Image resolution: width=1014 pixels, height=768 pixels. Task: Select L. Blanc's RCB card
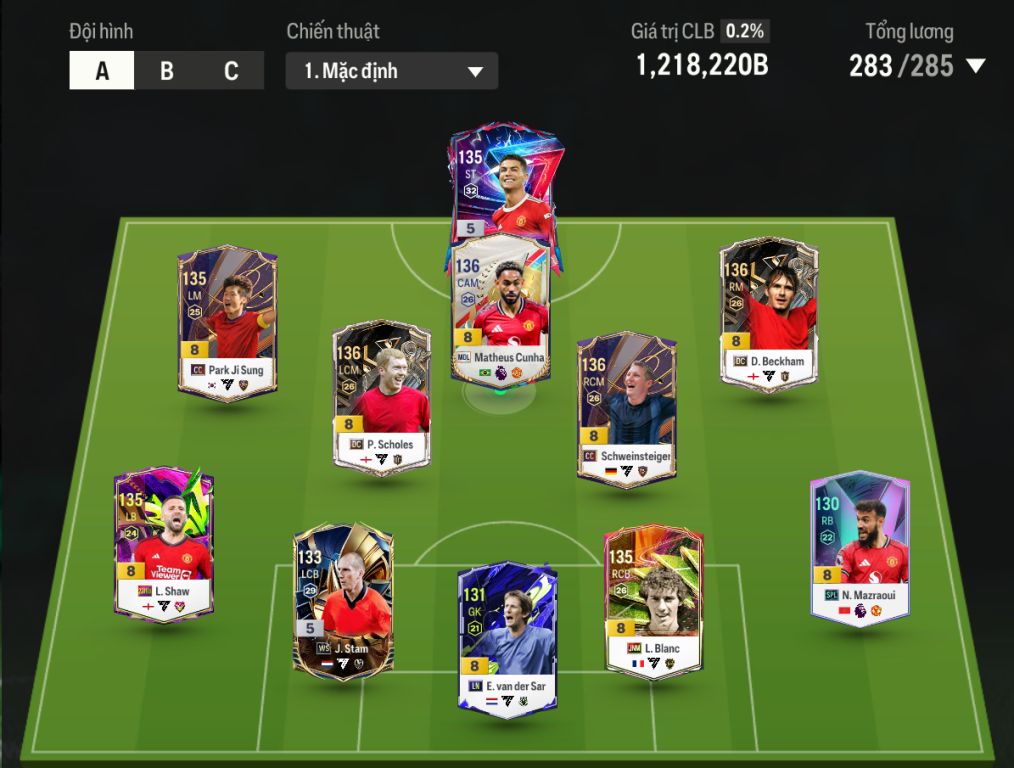(654, 600)
